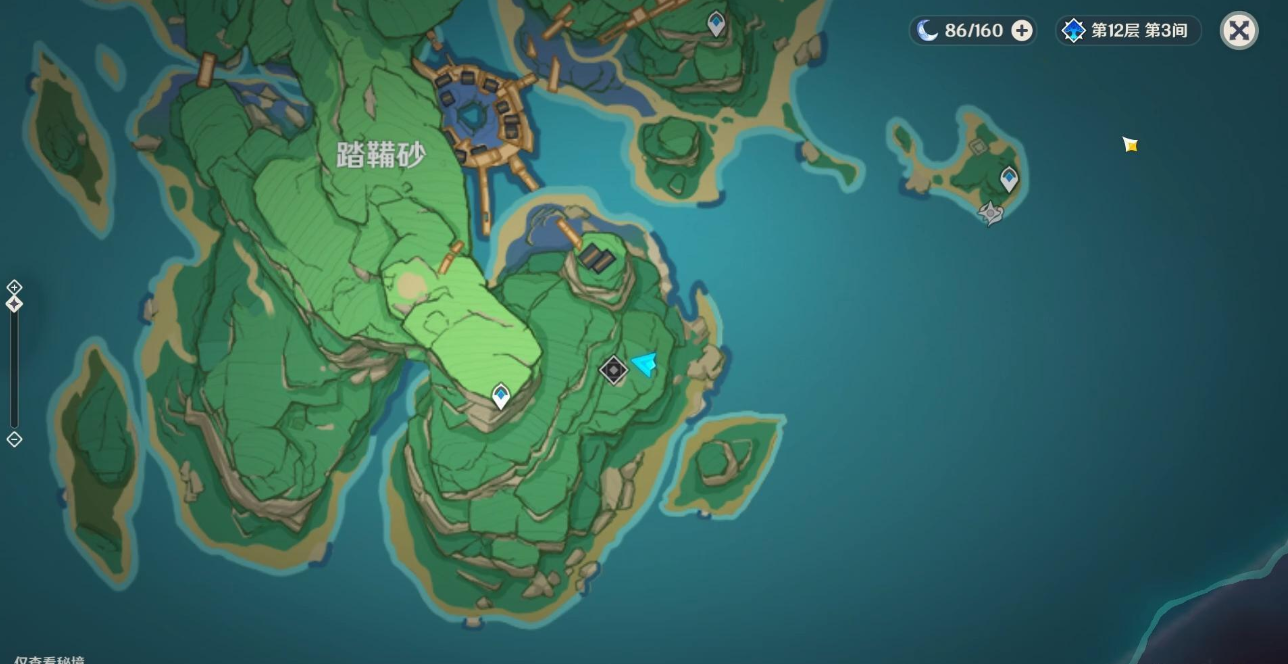Select the domain marker beside the player arrow
The image size is (1288, 664).
point(613,370)
